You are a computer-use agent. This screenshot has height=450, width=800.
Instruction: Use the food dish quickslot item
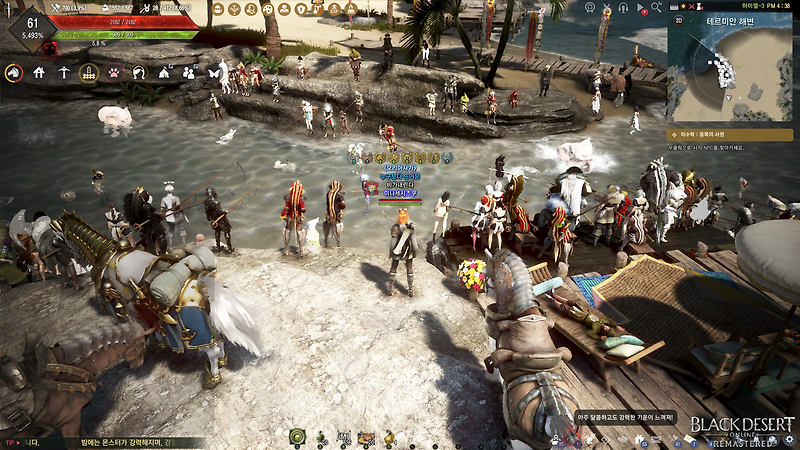point(366,437)
